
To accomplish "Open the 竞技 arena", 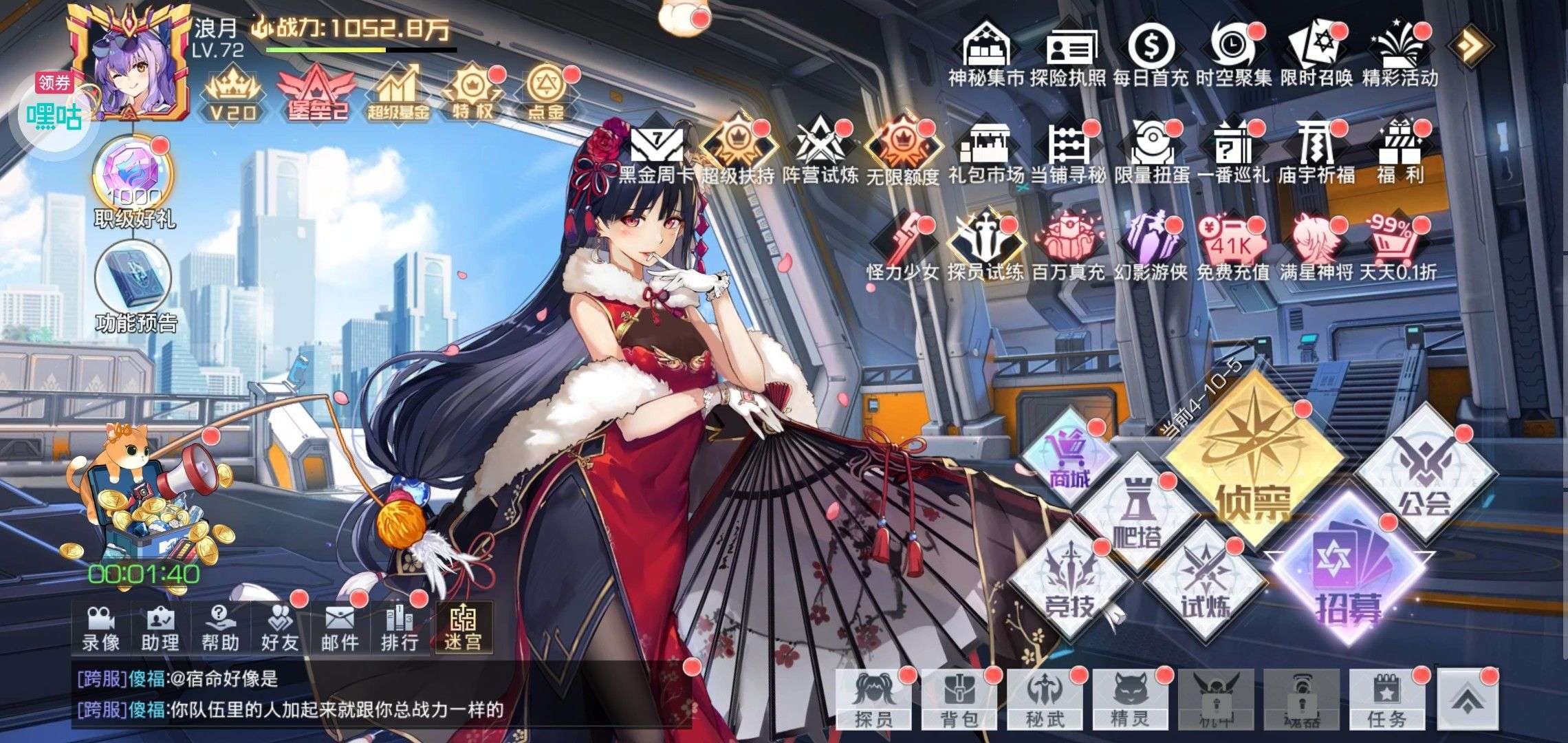I will 1070,580.
